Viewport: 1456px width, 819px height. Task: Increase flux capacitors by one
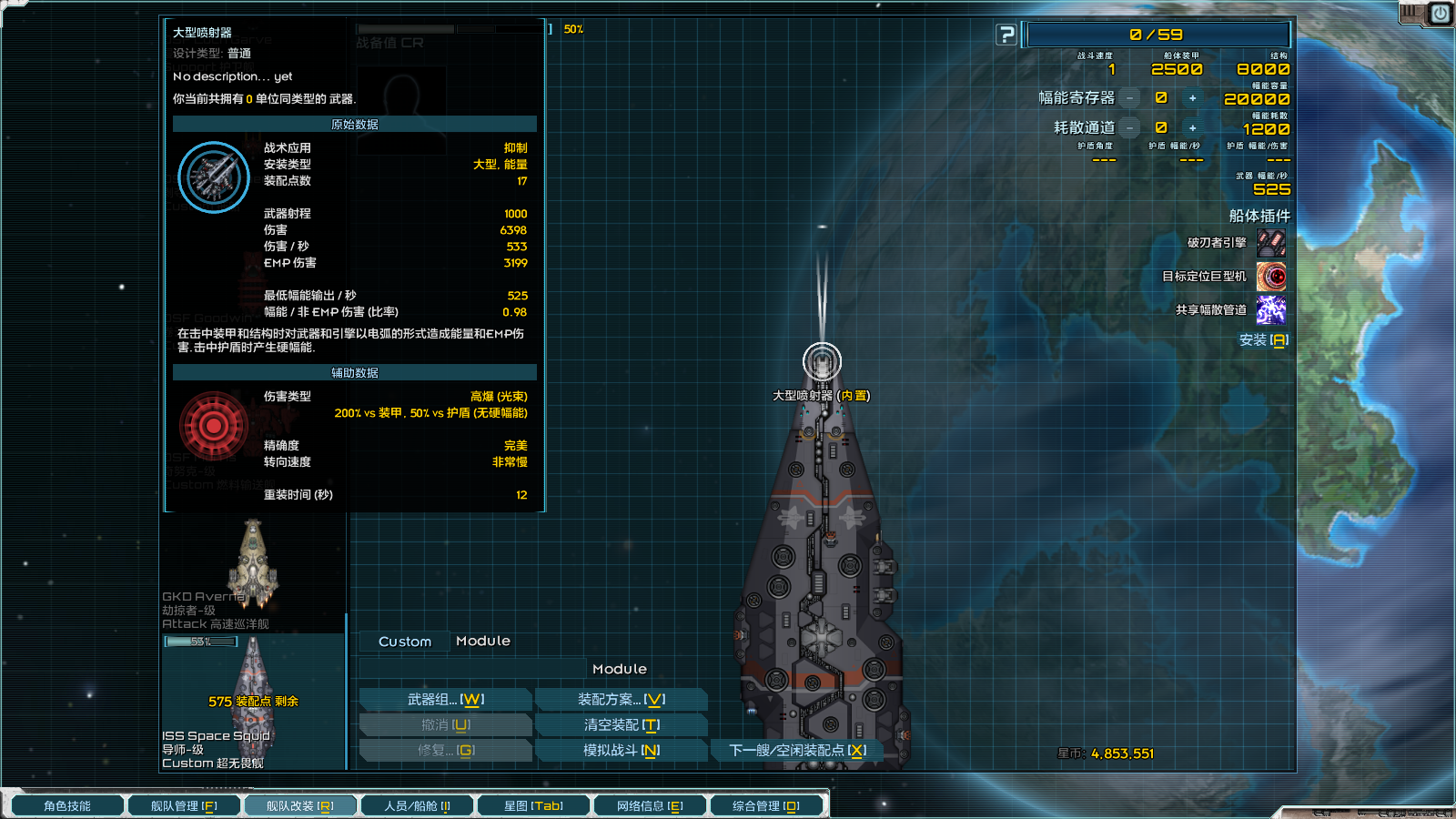click(x=1192, y=98)
